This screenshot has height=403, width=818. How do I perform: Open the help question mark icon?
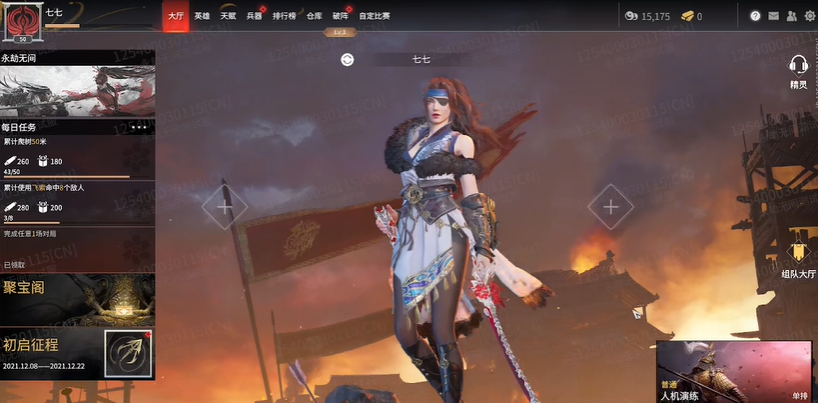tap(755, 16)
